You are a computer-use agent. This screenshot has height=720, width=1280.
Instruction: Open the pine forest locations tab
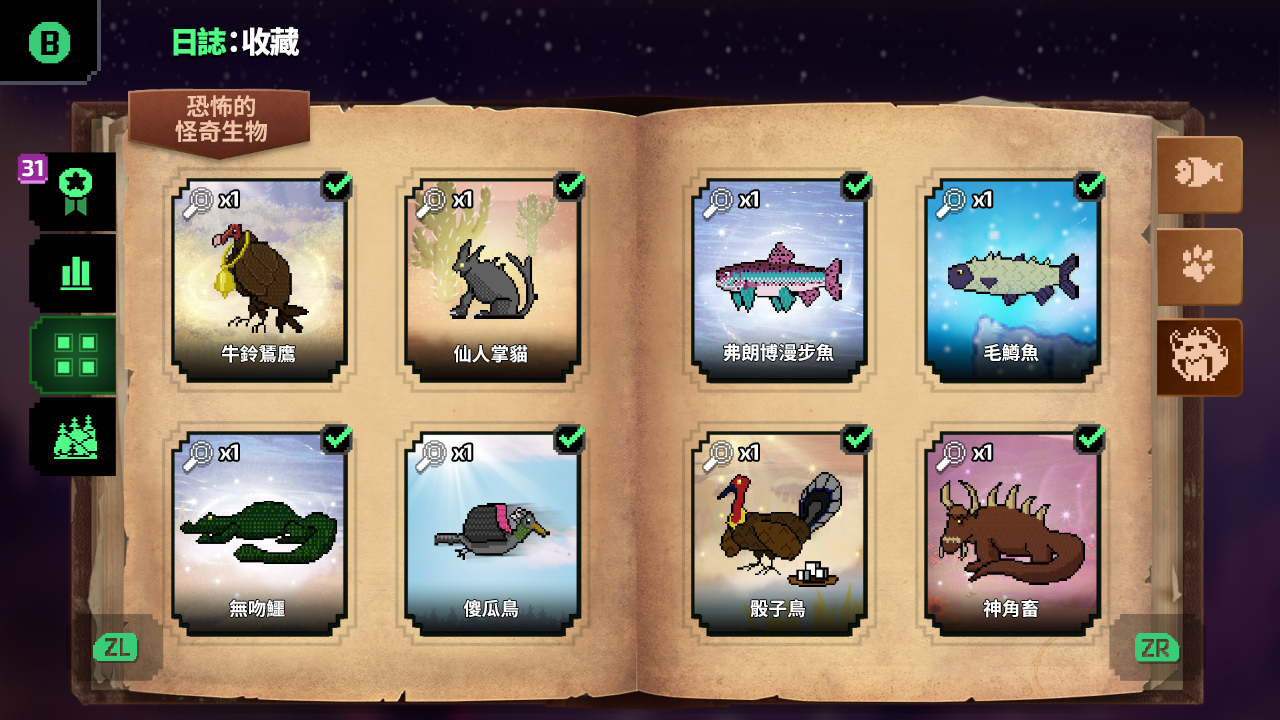(75, 437)
